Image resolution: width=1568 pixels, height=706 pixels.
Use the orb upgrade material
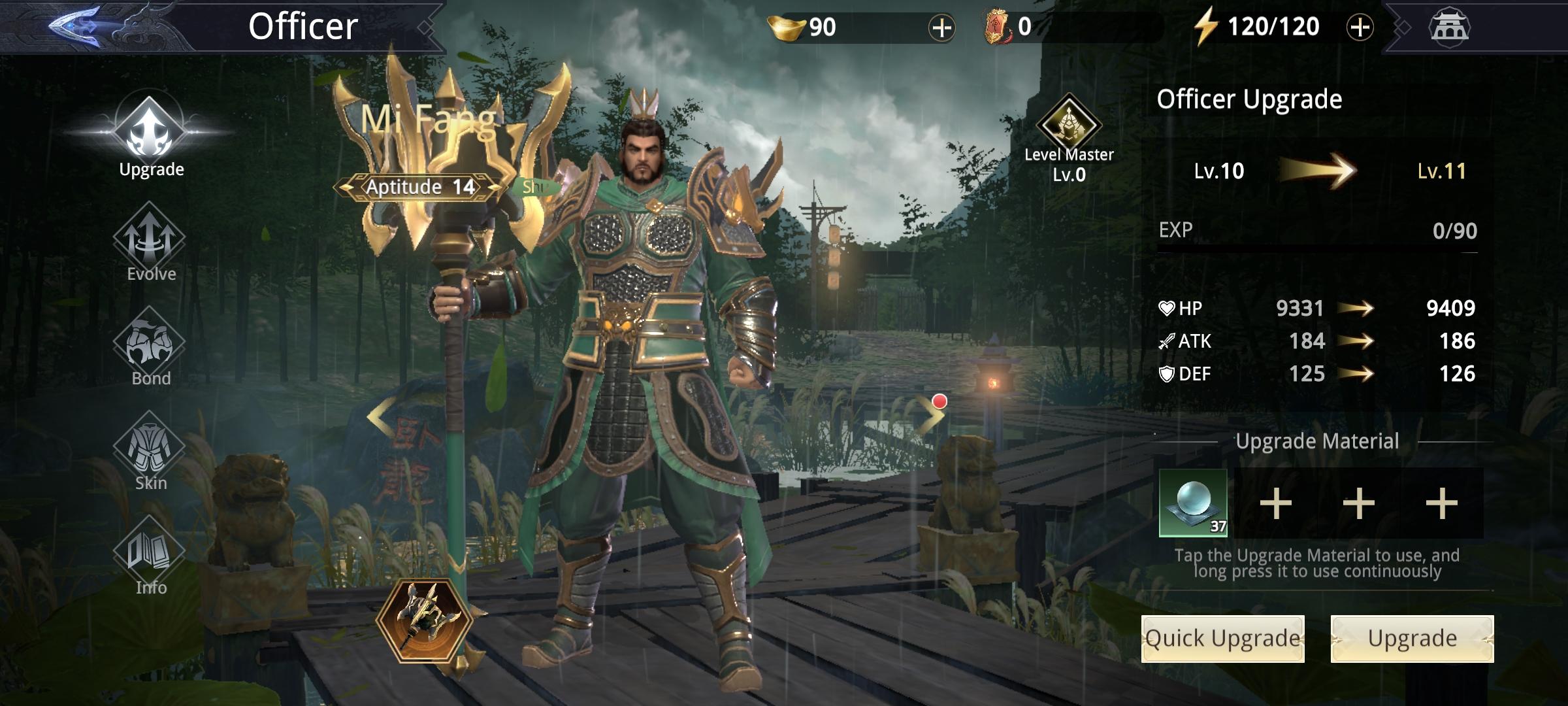click(1193, 503)
